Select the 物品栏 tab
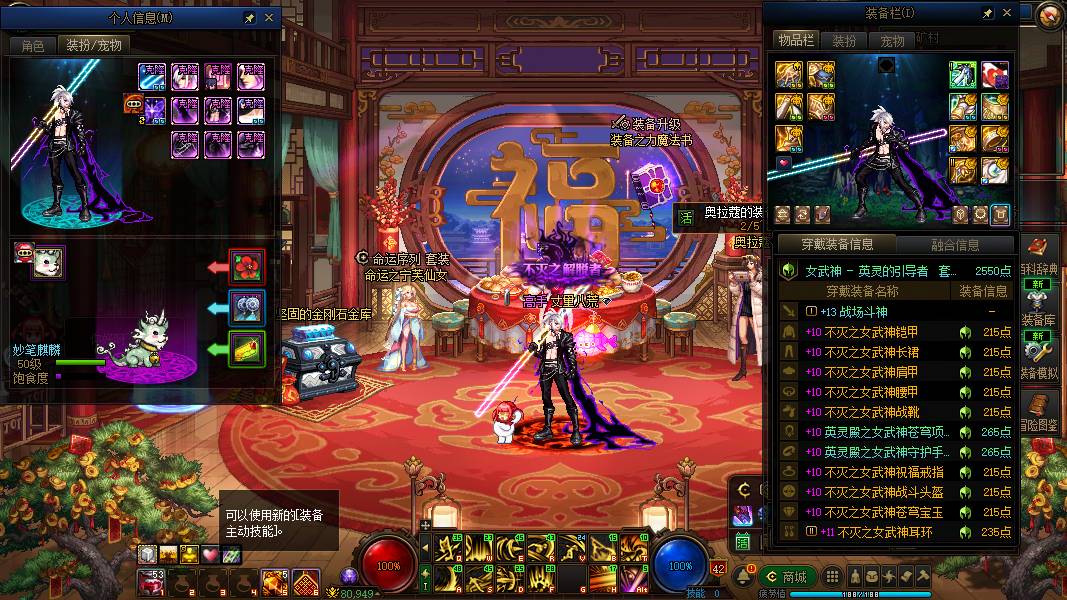This screenshot has height=600, width=1067. 795,40
